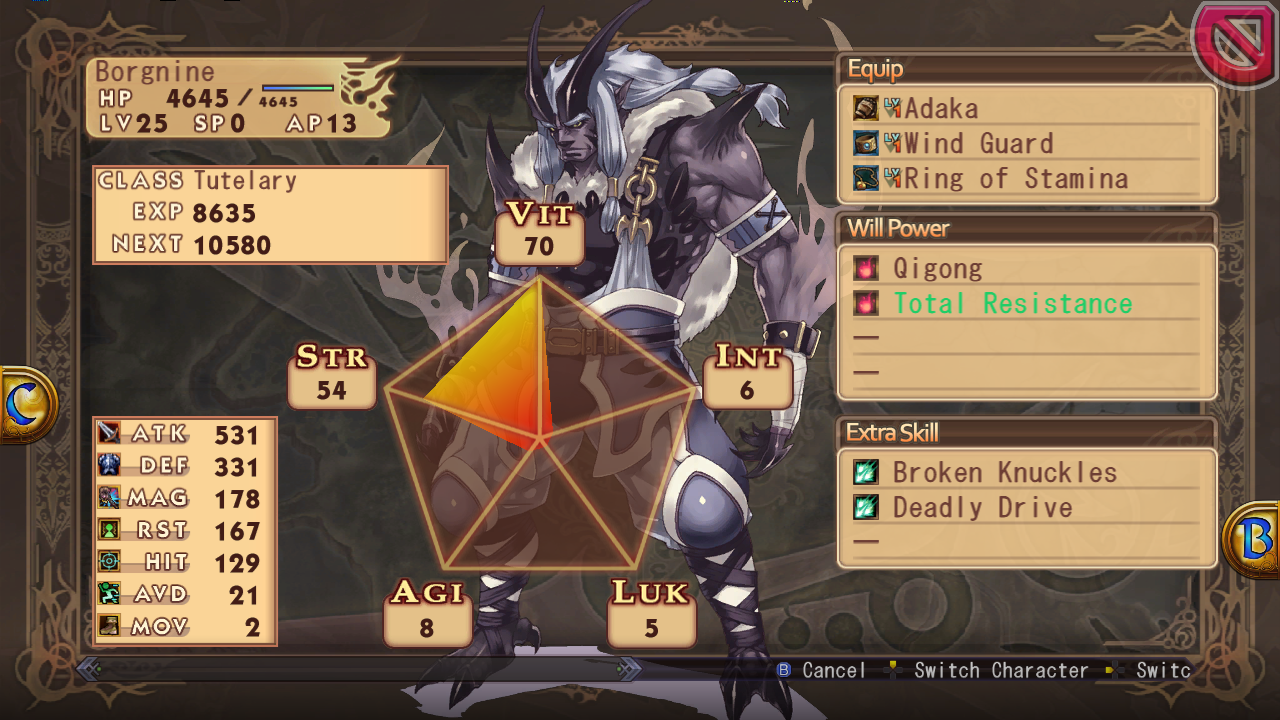The height and width of the screenshot is (720, 1280).
Task: Click the Total Resistance skill icon
Action: pyautogui.click(x=868, y=303)
